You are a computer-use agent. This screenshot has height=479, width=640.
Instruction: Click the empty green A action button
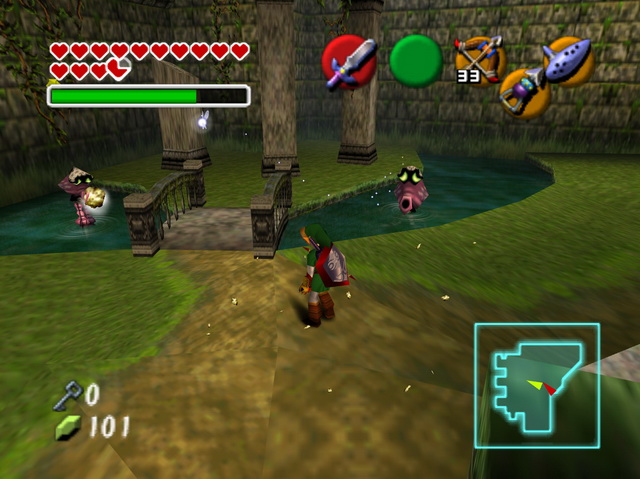415,61
